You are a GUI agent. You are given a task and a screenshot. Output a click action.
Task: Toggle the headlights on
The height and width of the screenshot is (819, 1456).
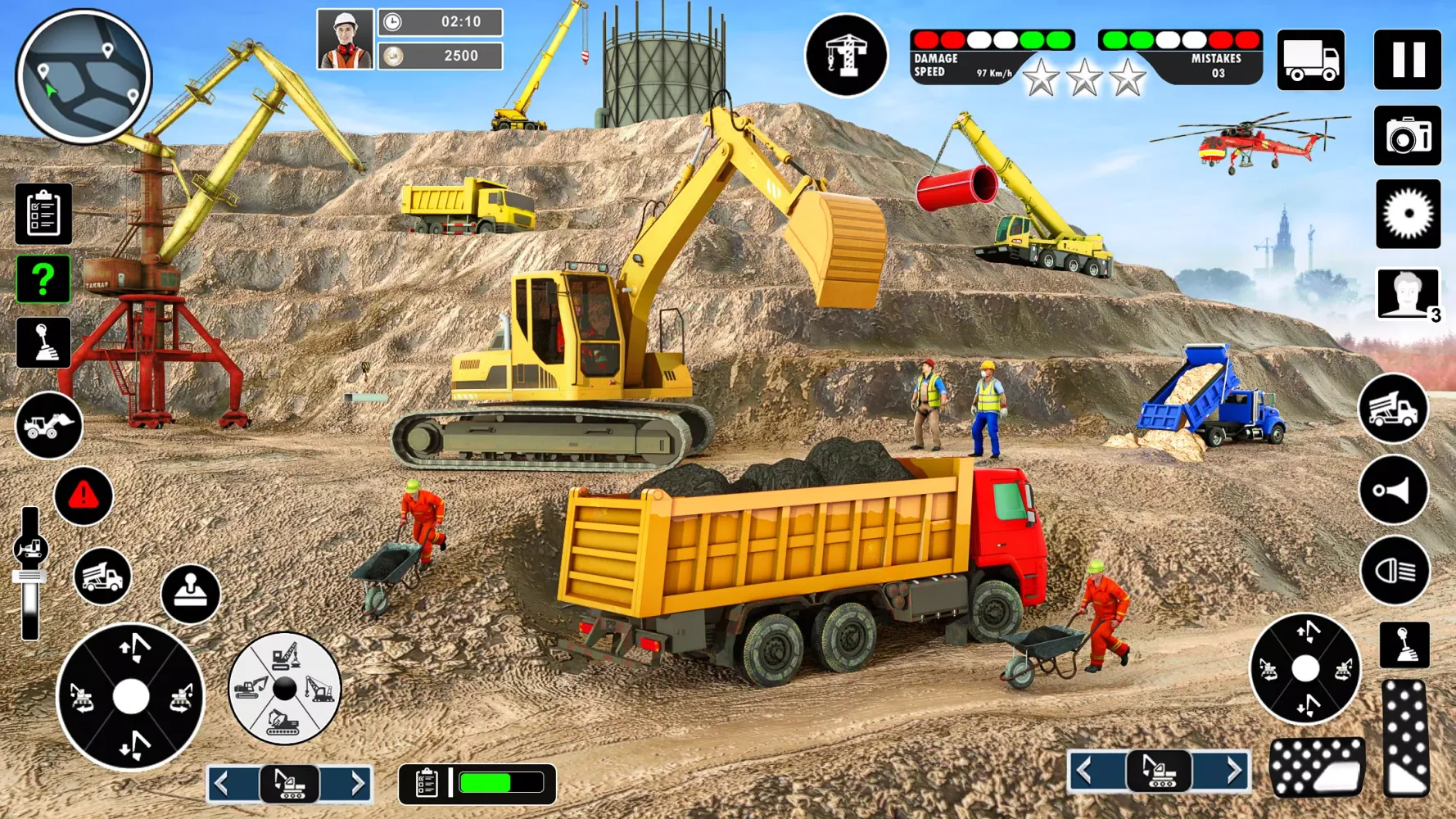click(x=1392, y=570)
